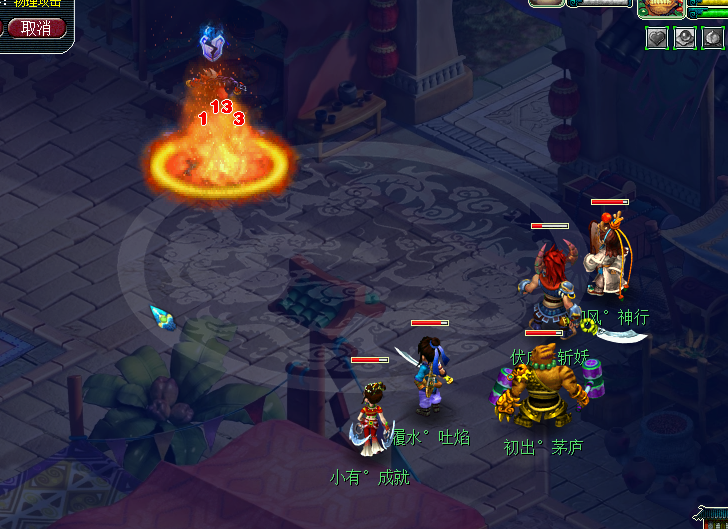Click the grey heart status icon
The width and height of the screenshot is (728, 529).
pyautogui.click(x=656, y=38)
